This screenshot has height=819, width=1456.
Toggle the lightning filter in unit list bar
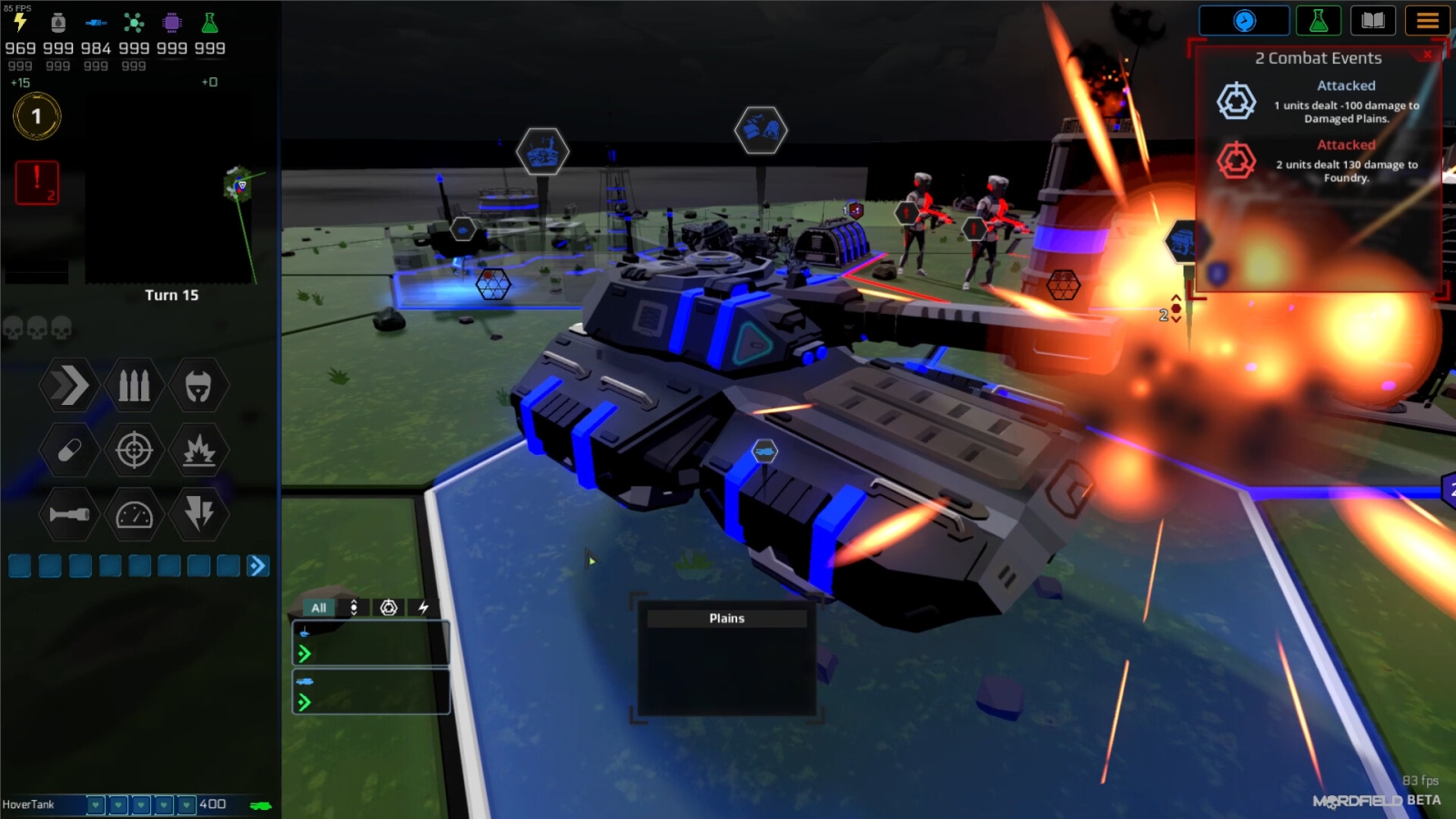tap(424, 607)
